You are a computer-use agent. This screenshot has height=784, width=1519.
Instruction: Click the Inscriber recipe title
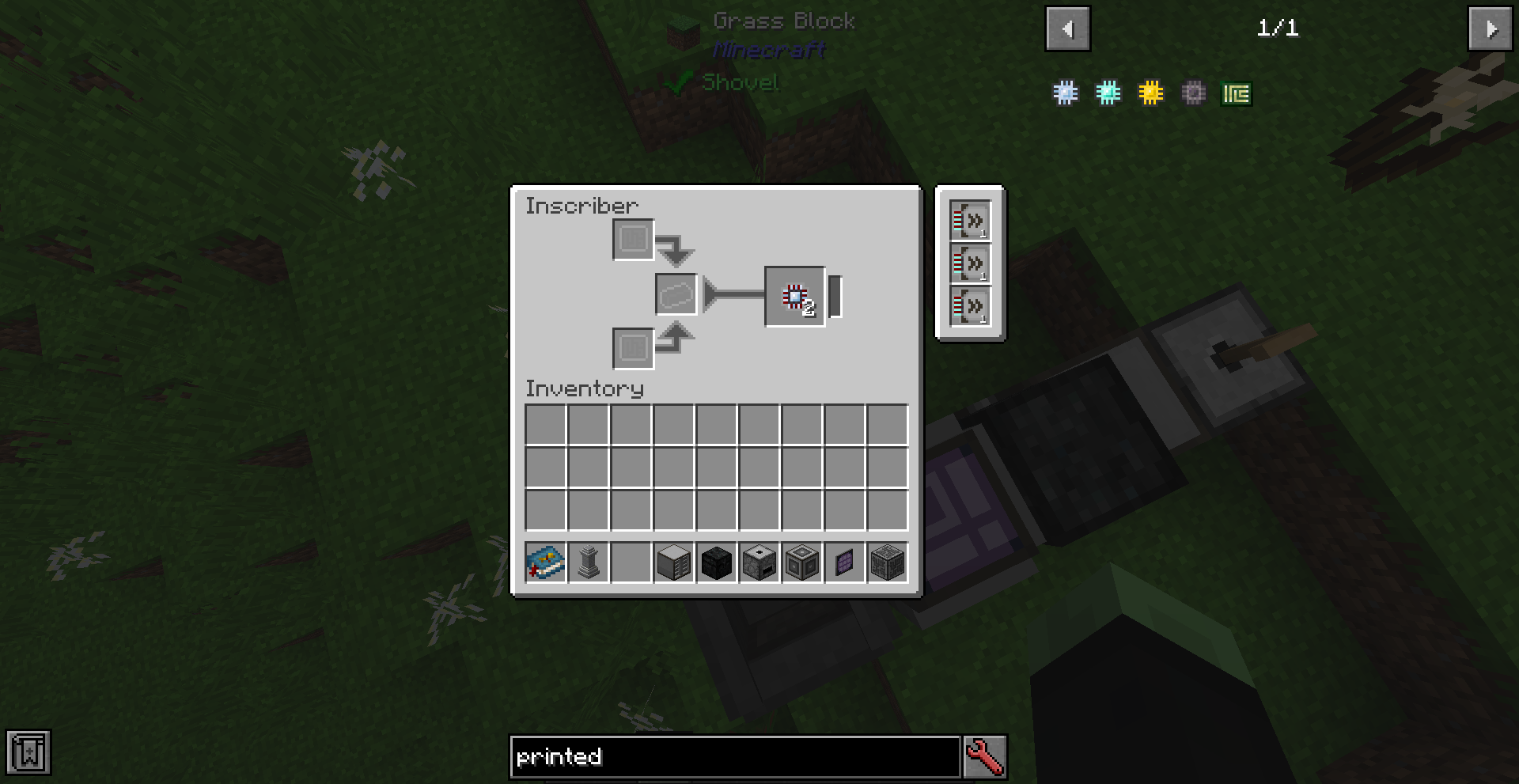pos(581,205)
